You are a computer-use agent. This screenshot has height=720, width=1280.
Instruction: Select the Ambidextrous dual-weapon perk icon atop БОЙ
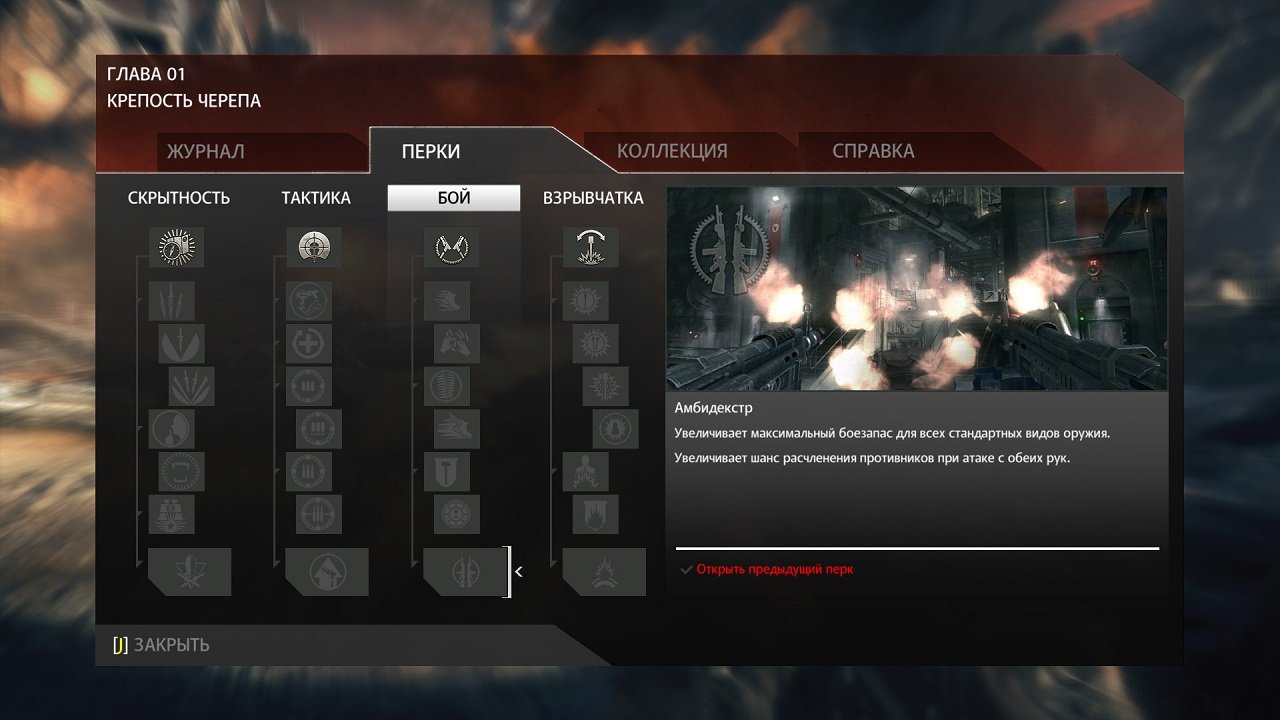point(453,247)
